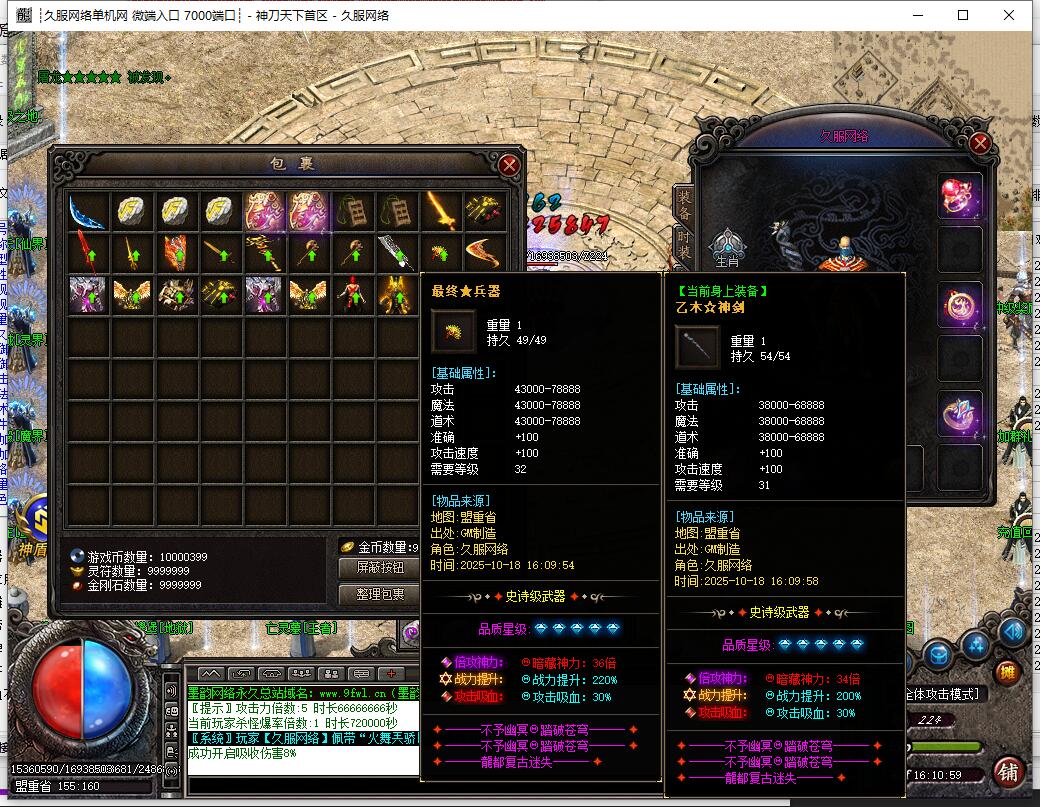Close the character equipment panel
Viewport: 1040px width, 807px height.
980,144
